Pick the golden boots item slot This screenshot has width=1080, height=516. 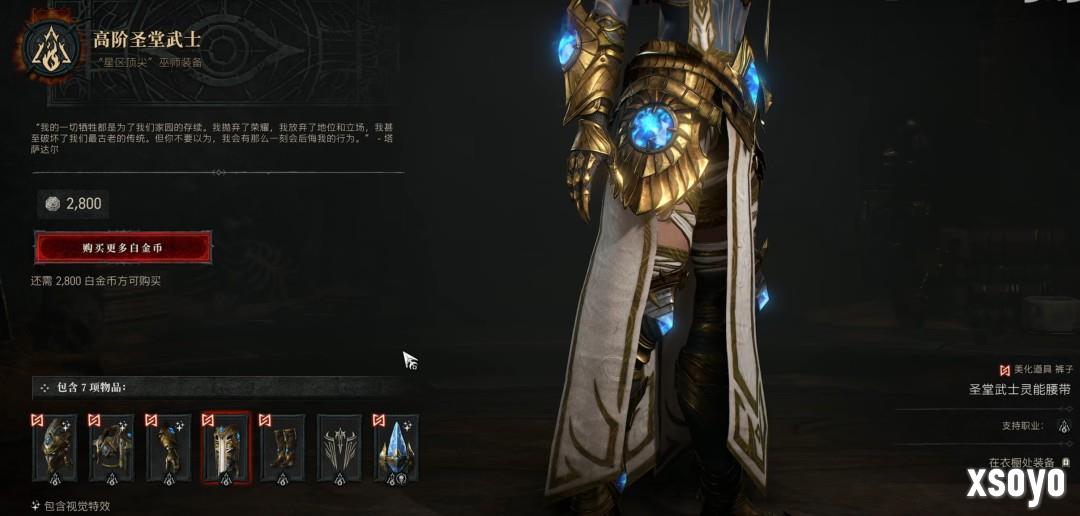[282, 449]
